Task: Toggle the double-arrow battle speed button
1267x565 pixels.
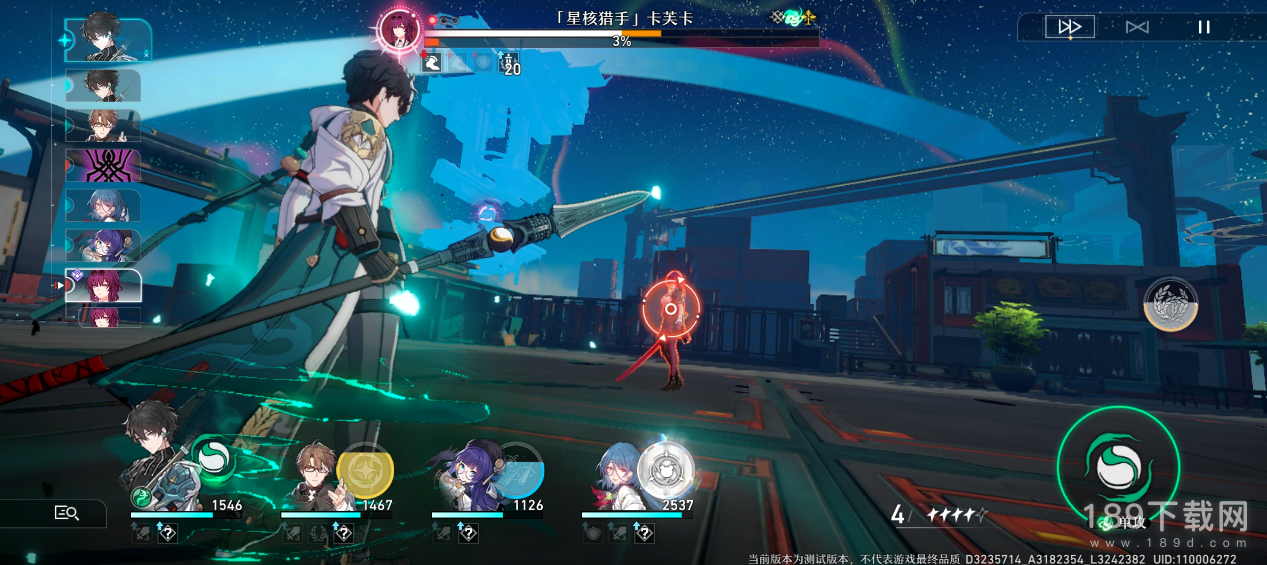Action: pos(1069,27)
